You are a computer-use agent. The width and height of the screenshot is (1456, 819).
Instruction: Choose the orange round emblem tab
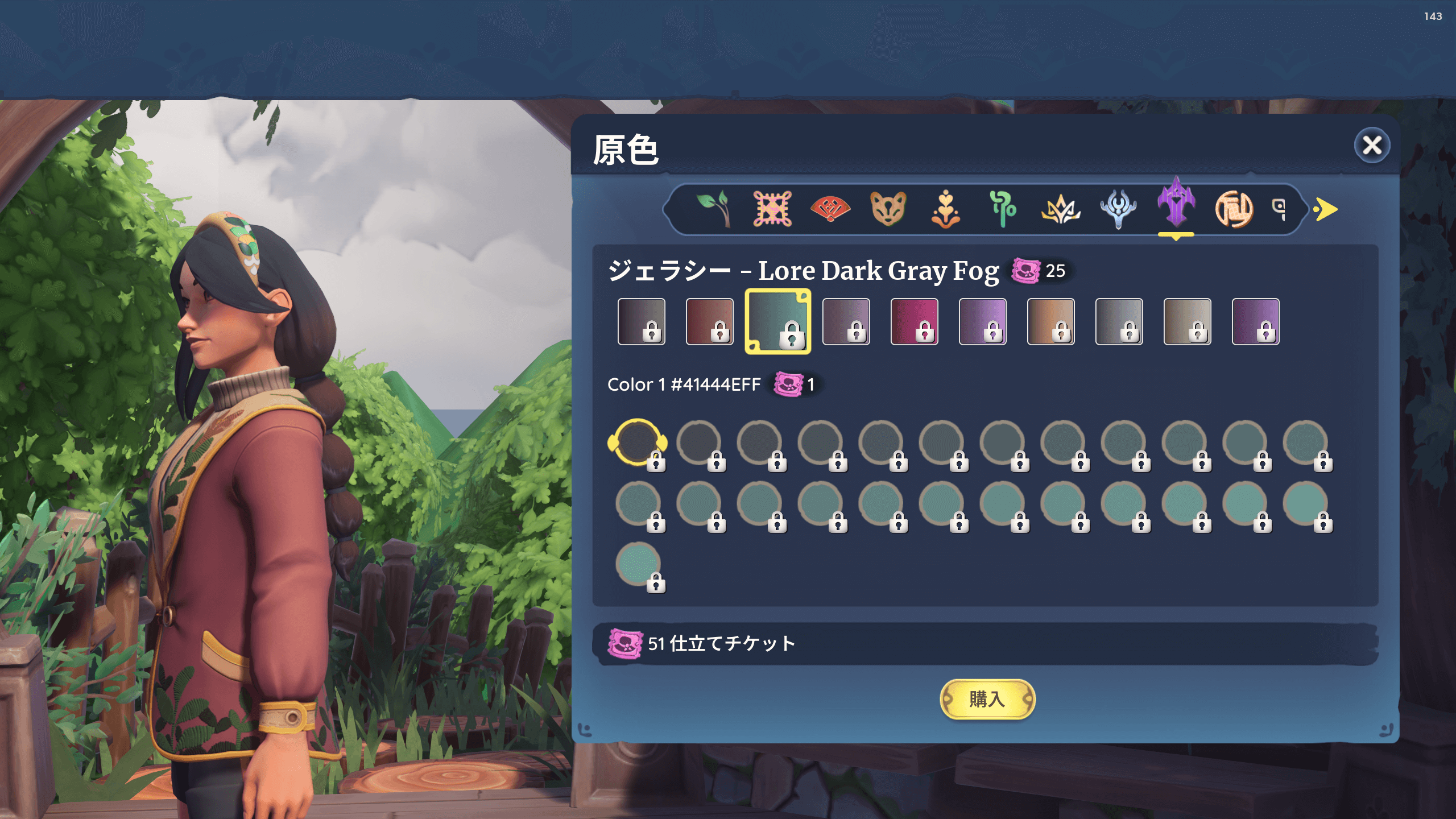1234,209
